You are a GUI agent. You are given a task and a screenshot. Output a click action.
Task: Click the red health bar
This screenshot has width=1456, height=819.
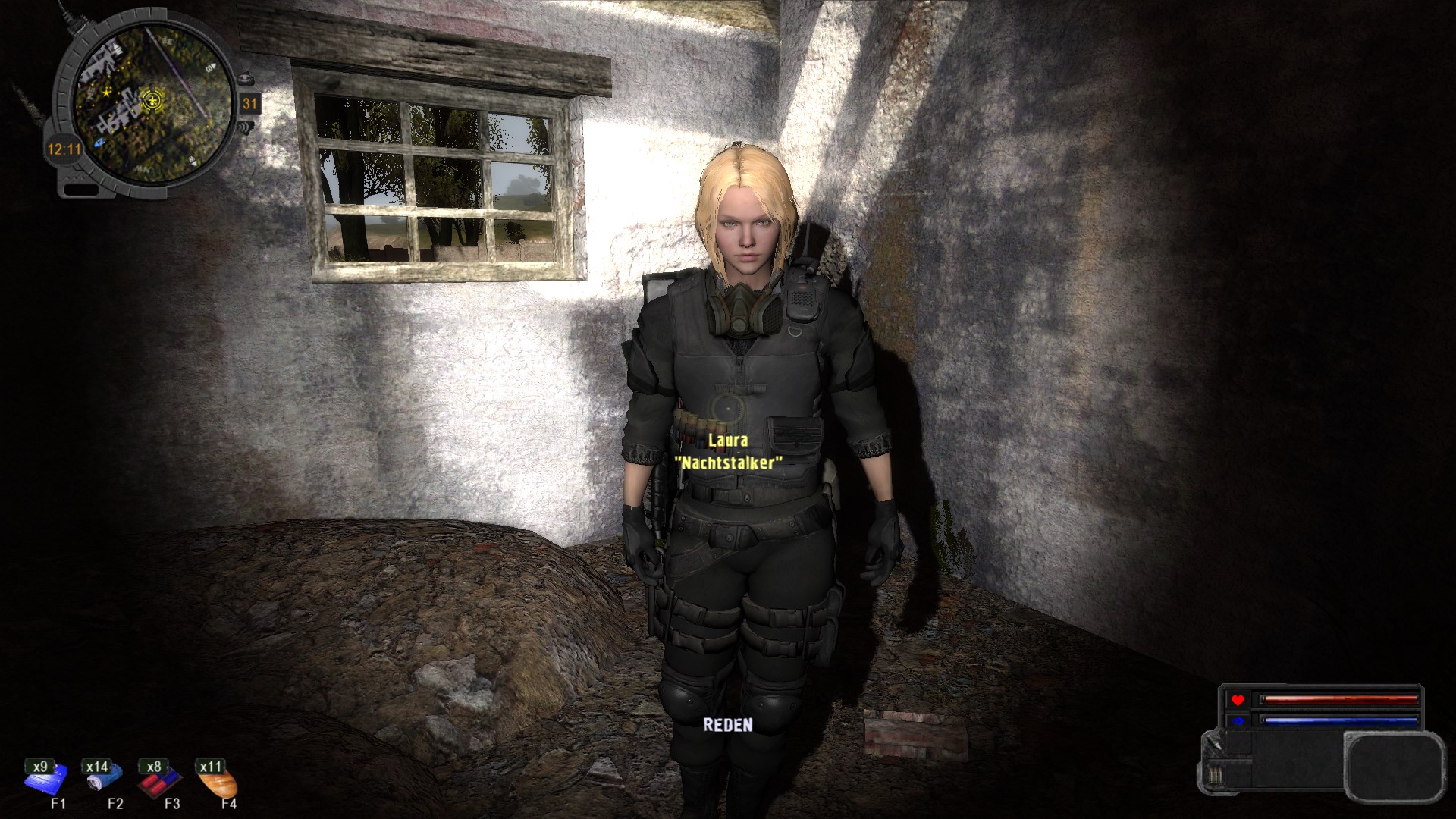[x=1341, y=699]
